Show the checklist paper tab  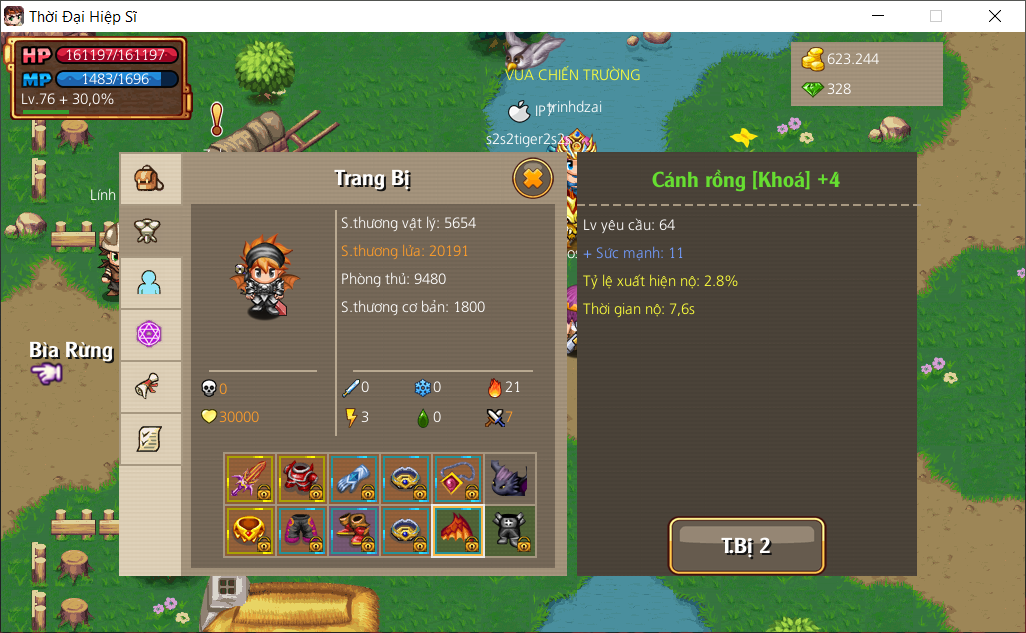[x=150, y=438]
